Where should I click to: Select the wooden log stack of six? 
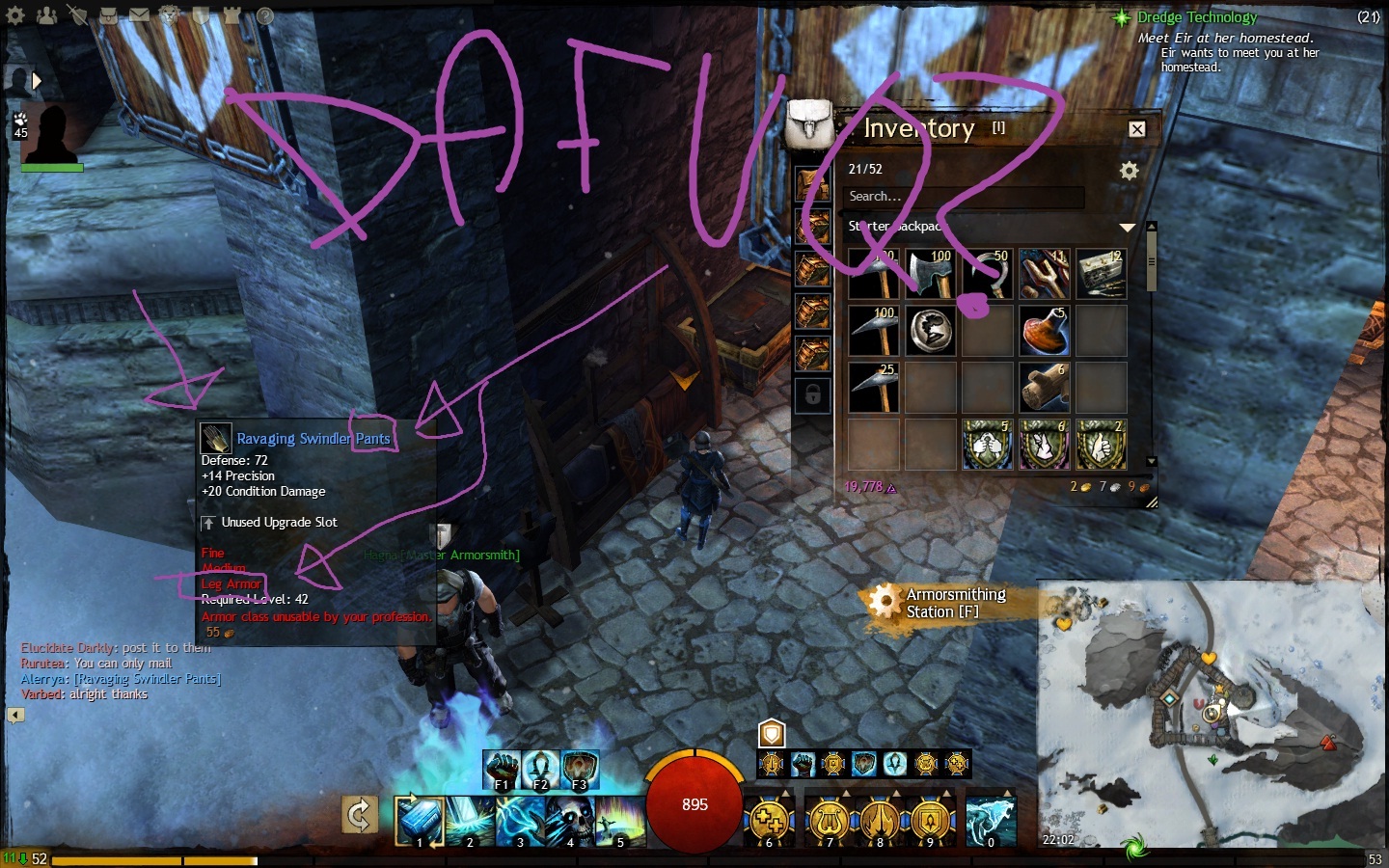1044,387
